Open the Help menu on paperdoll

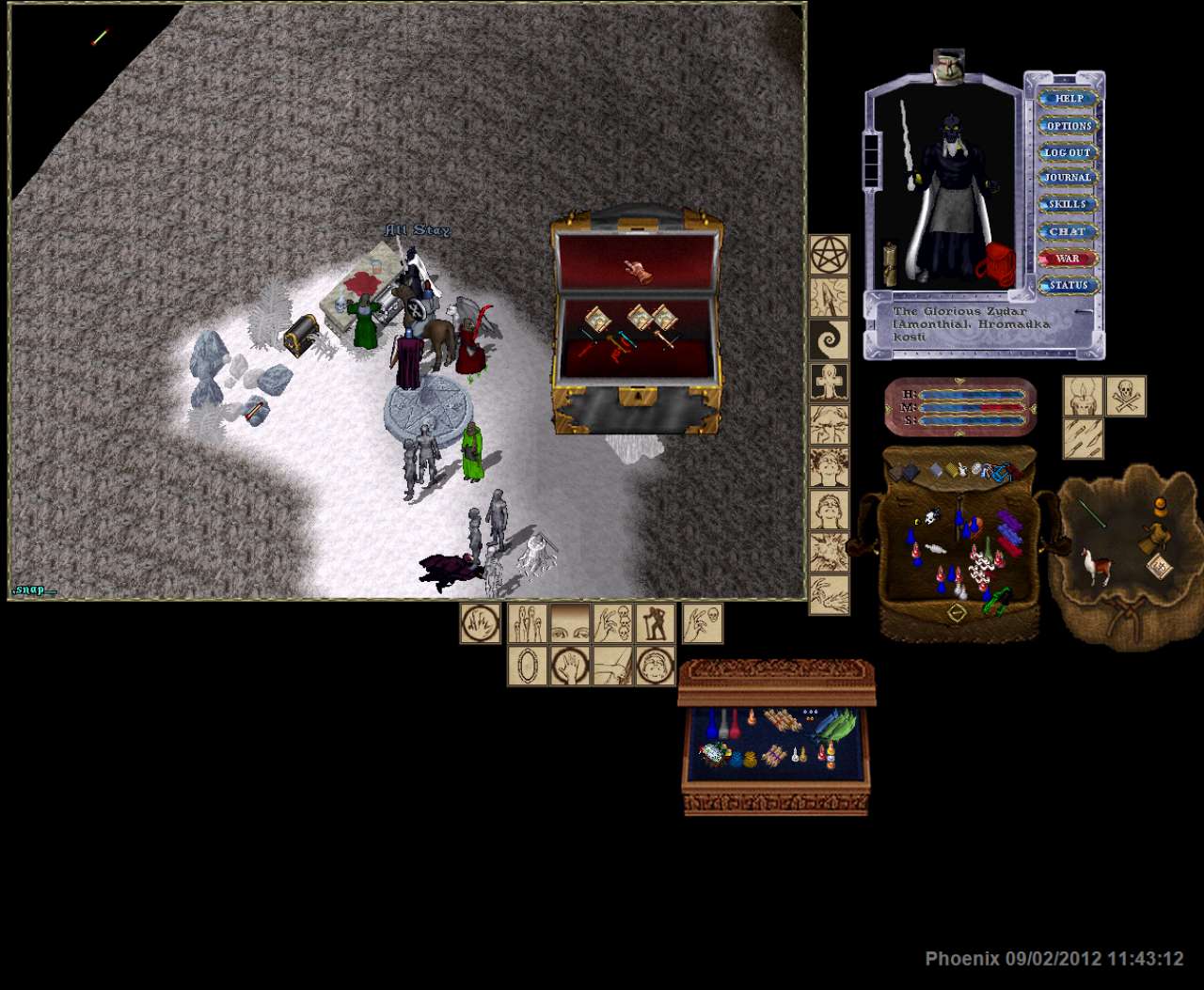coord(1069,98)
